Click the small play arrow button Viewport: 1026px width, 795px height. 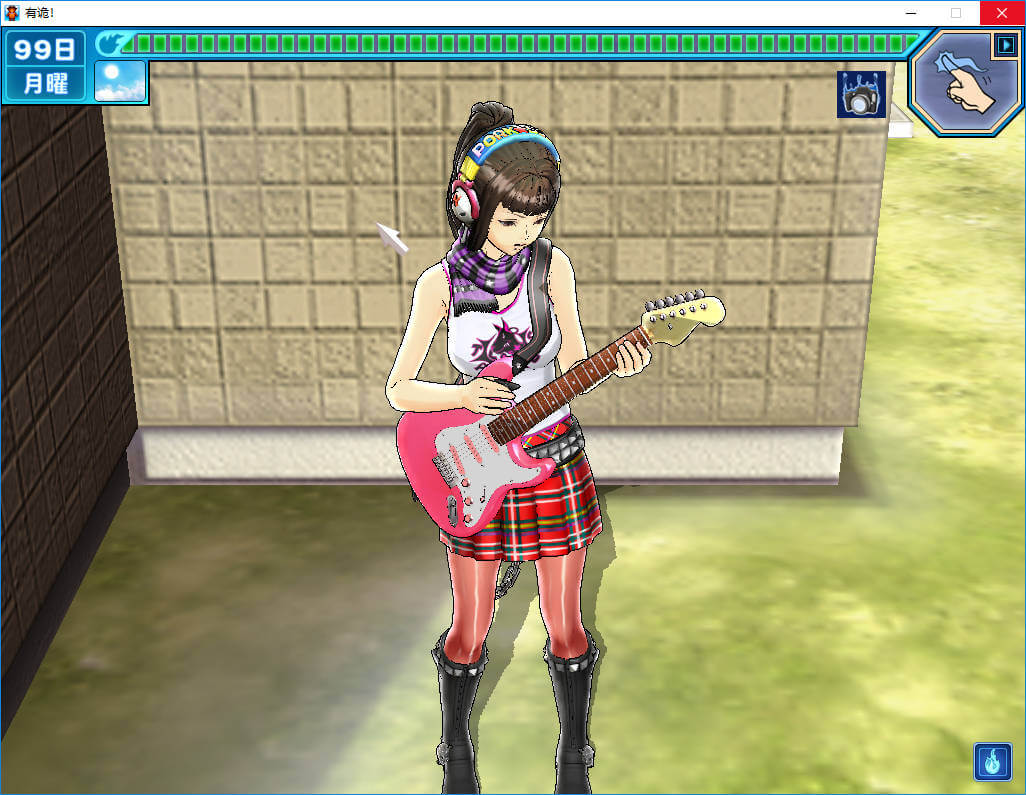[x=1004, y=45]
